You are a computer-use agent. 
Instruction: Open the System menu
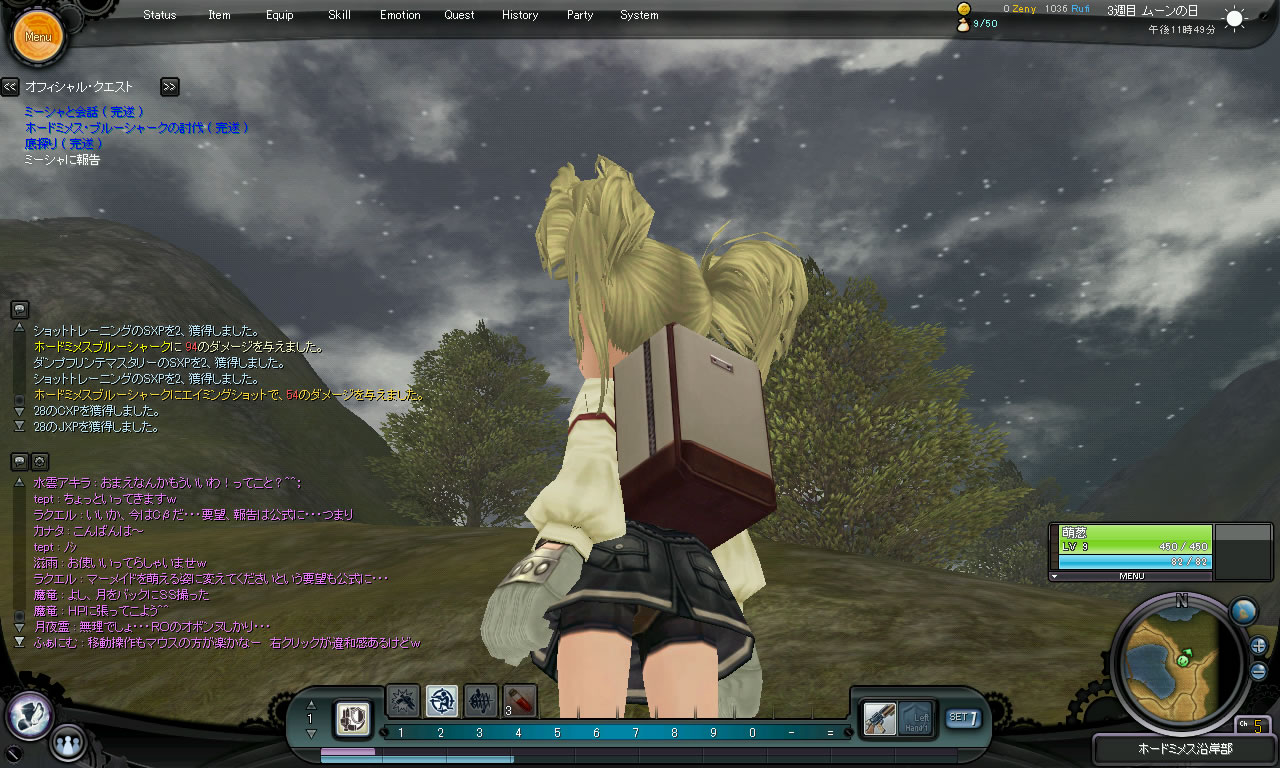tap(639, 15)
